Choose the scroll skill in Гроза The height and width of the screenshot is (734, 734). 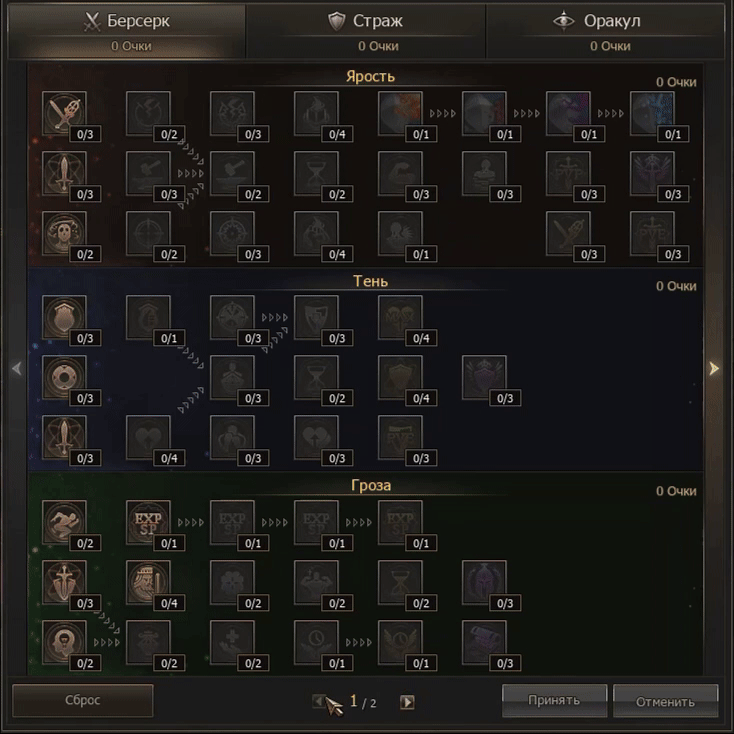click(x=484, y=641)
